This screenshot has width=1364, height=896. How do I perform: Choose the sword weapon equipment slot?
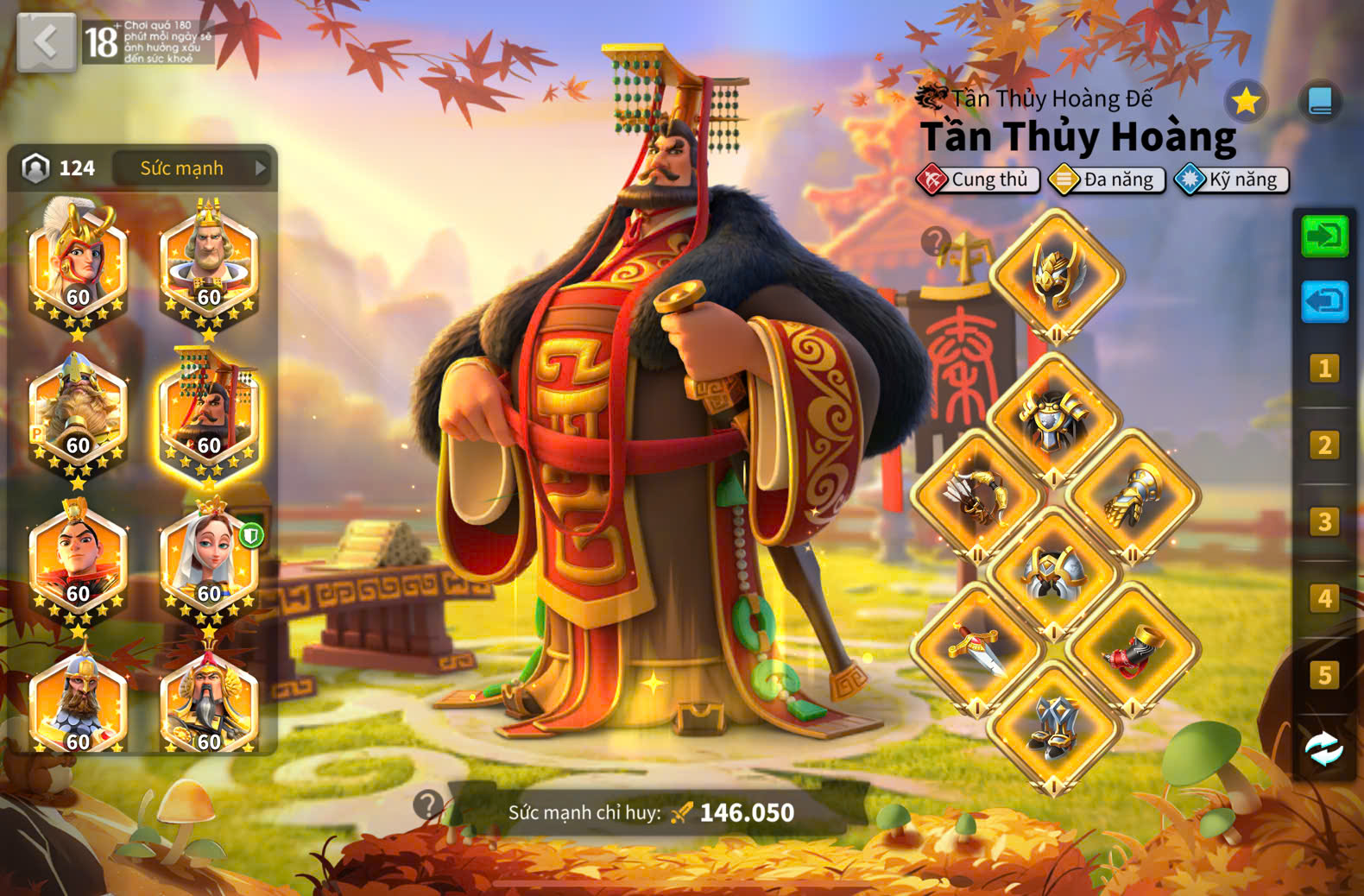[976, 649]
